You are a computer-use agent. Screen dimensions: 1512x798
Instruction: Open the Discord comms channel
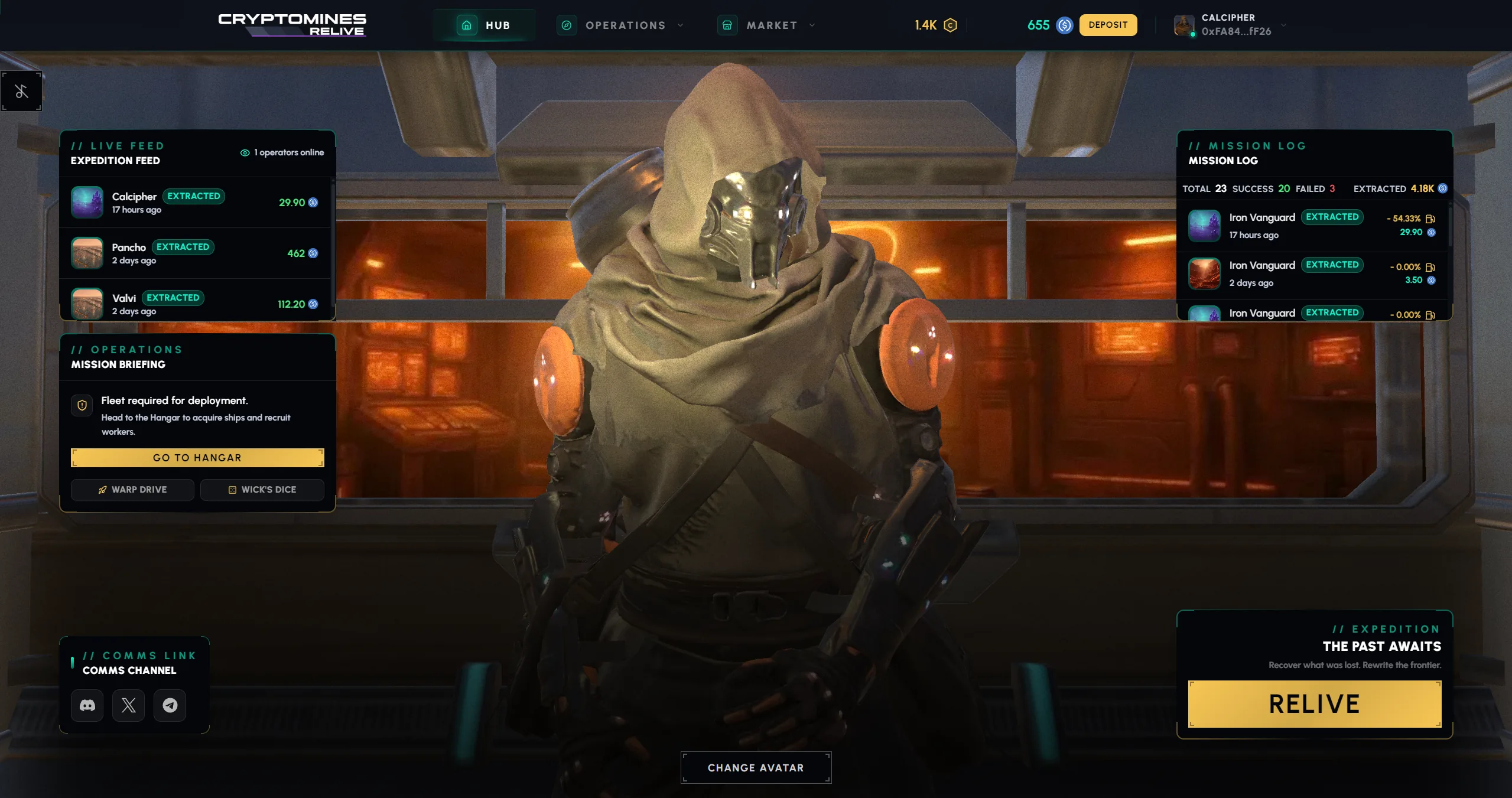click(87, 705)
